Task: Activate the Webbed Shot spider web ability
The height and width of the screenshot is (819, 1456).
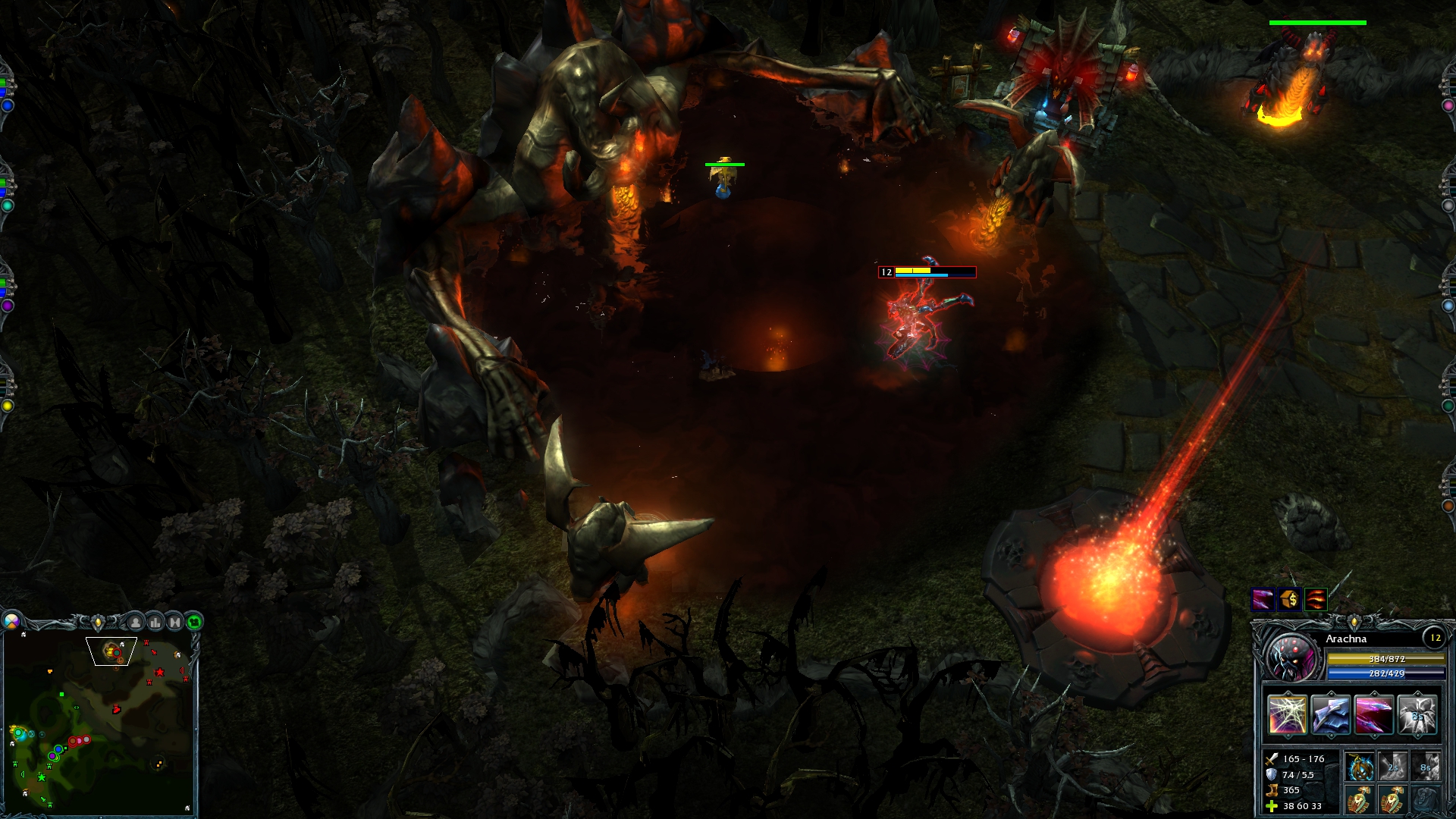Action: coord(1287,715)
